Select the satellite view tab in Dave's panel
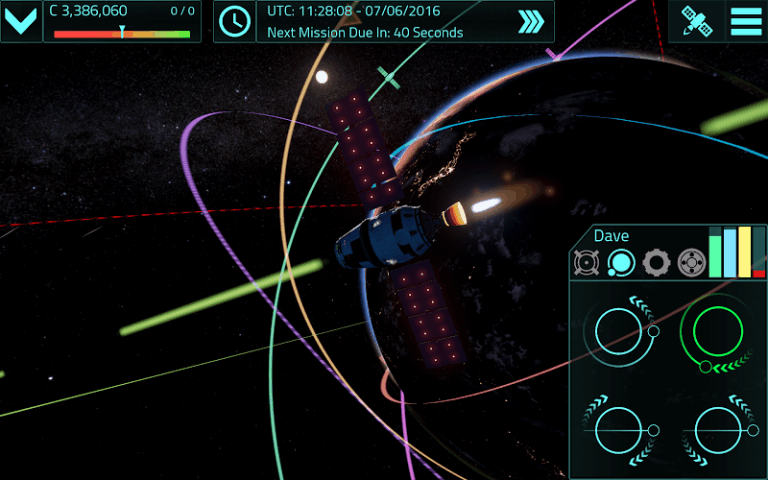The width and height of the screenshot is (768, 480). (587, 263)
